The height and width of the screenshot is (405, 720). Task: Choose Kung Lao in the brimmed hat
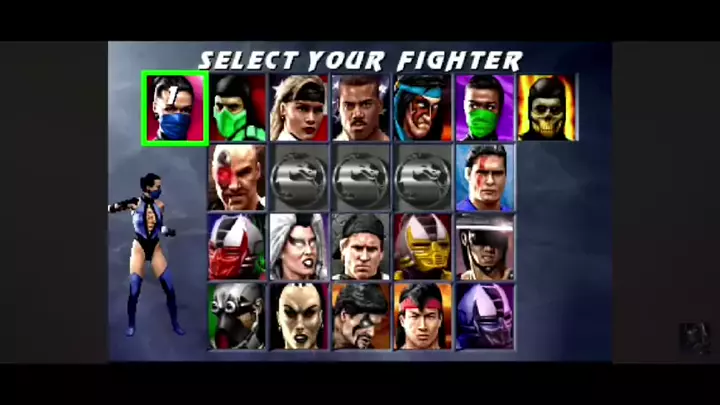[x=485, y=246]
